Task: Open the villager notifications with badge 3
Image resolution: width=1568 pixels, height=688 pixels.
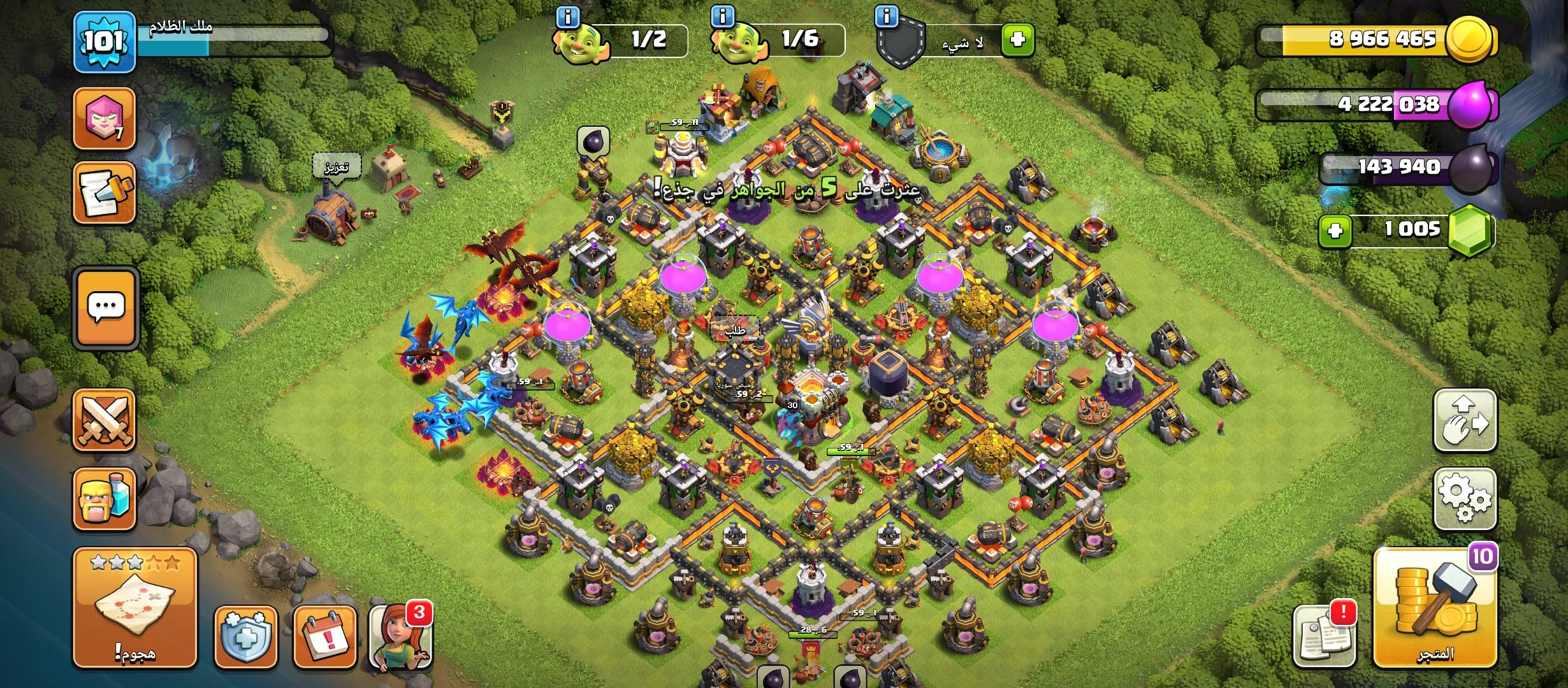Action: point(400,636)
